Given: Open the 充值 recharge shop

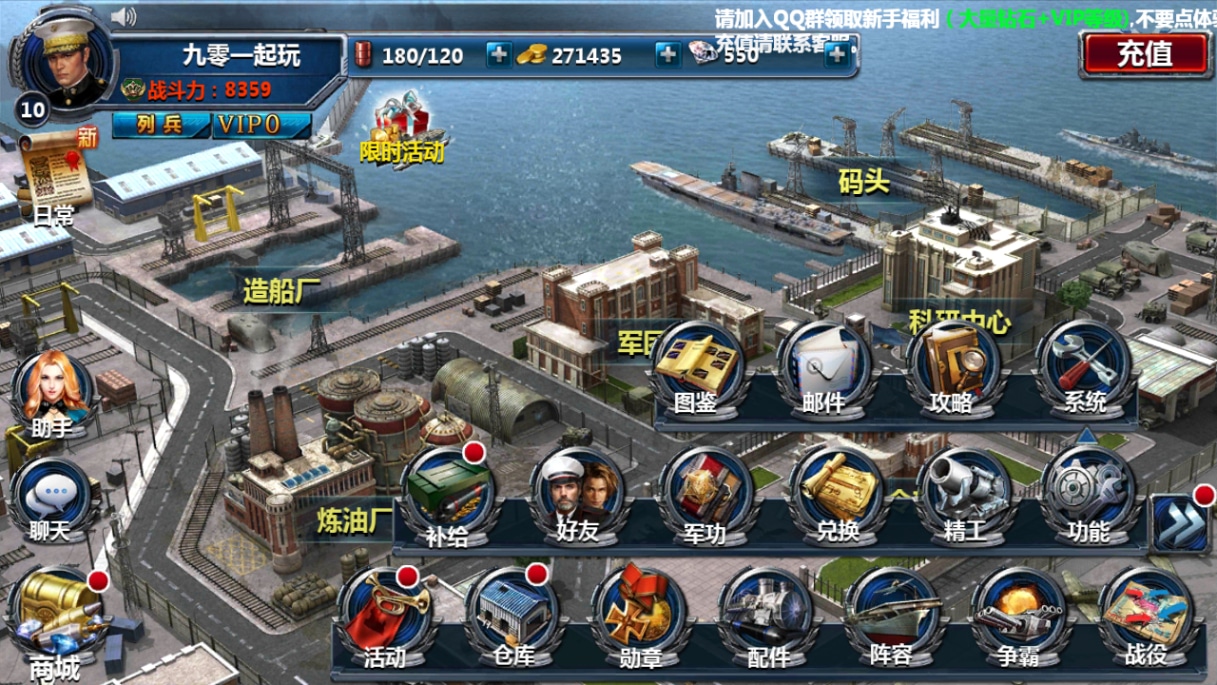Looking at the screenshot, I should tap(1145, 53).
